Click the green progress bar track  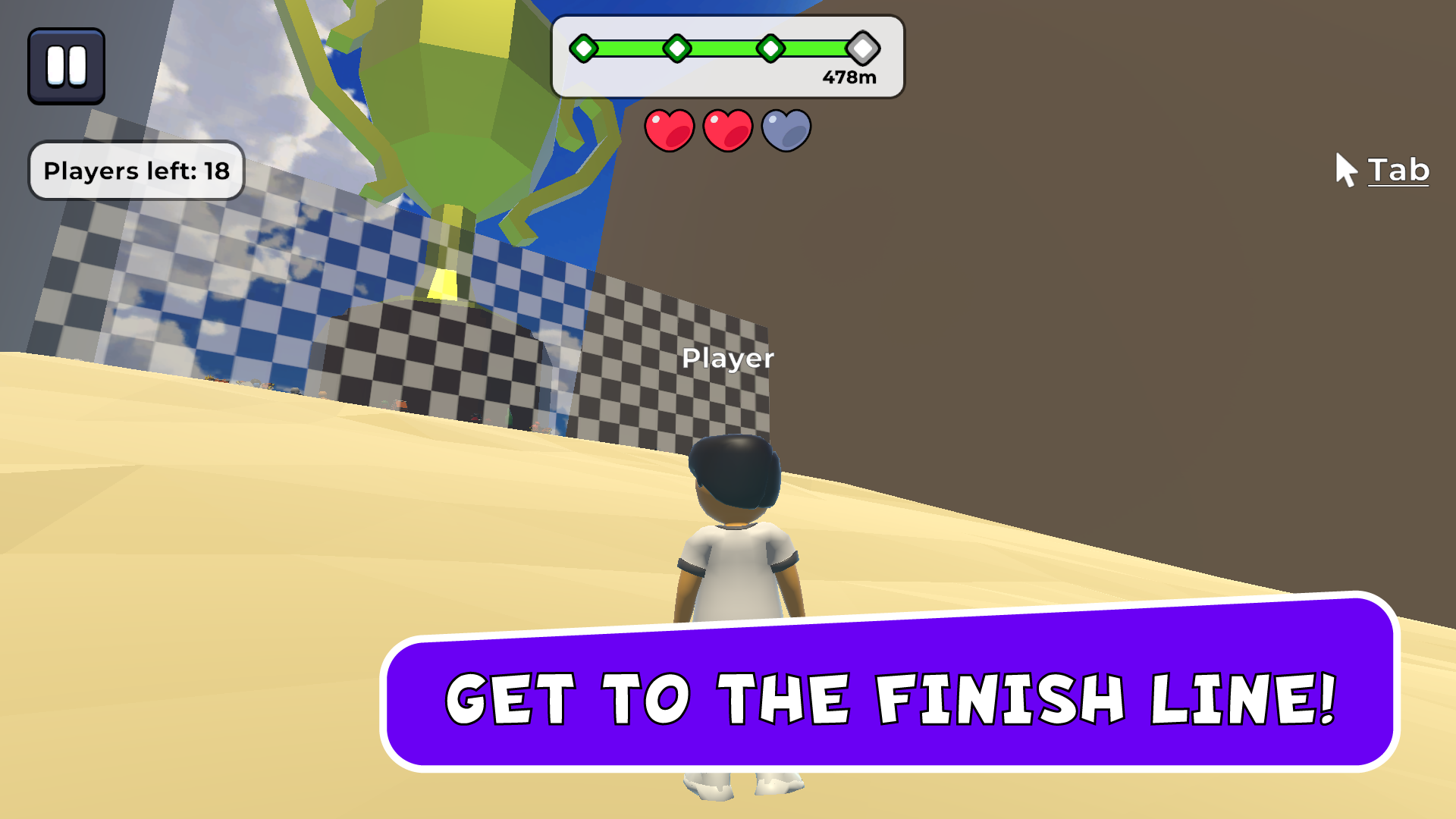[x=720, y=49]
